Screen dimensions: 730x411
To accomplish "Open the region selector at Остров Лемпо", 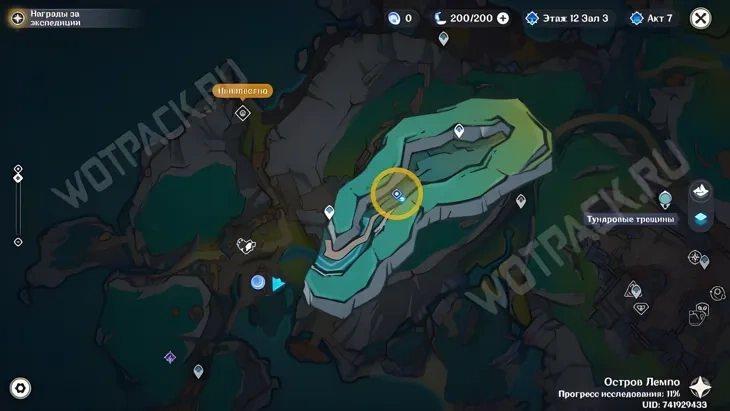I will pyautogui.click(x=700, y=387).
